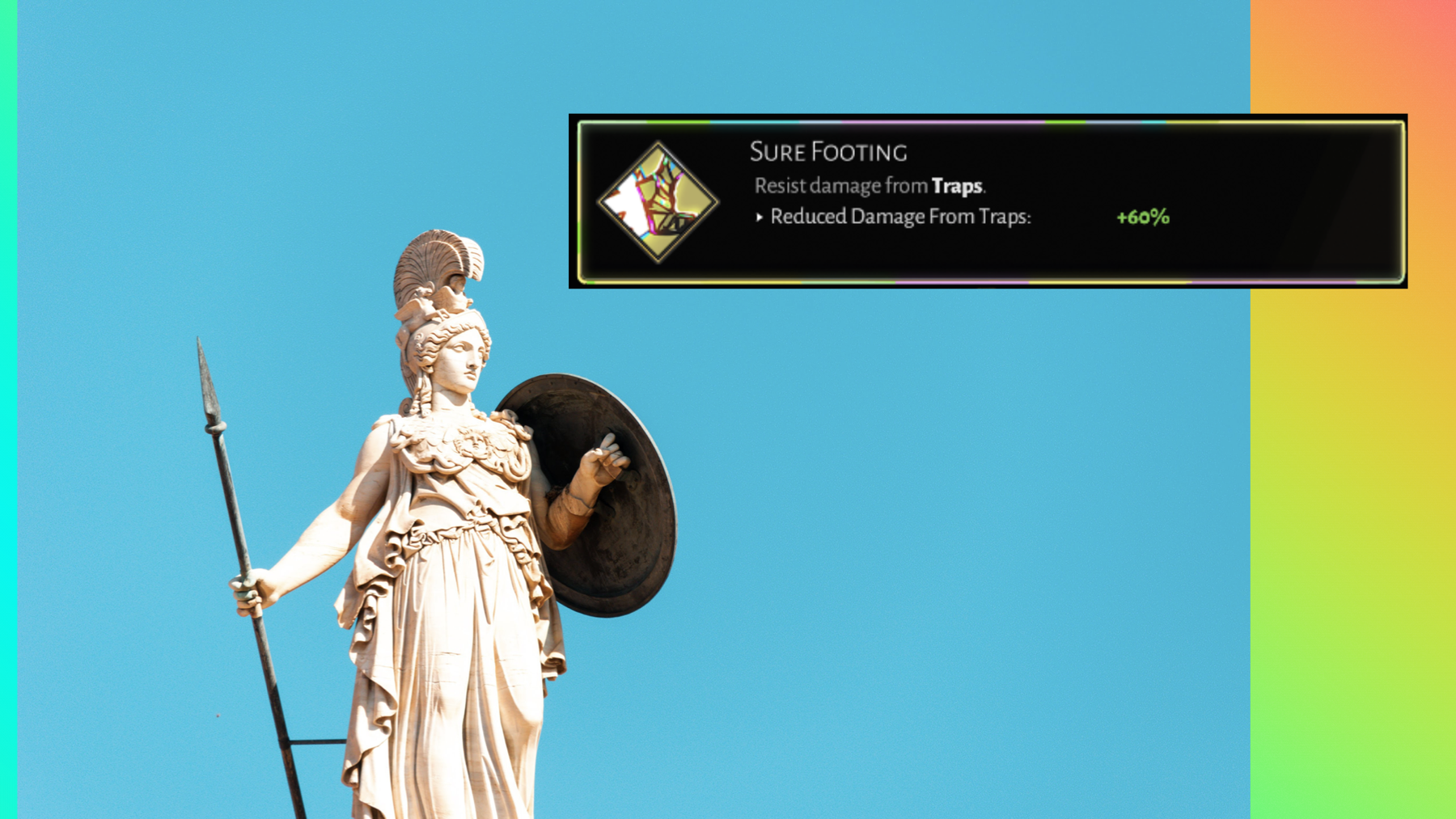Screen dimensions: 1456x819
Task: Click the small arrow before the damage stat line
Action: coord(759,217)
